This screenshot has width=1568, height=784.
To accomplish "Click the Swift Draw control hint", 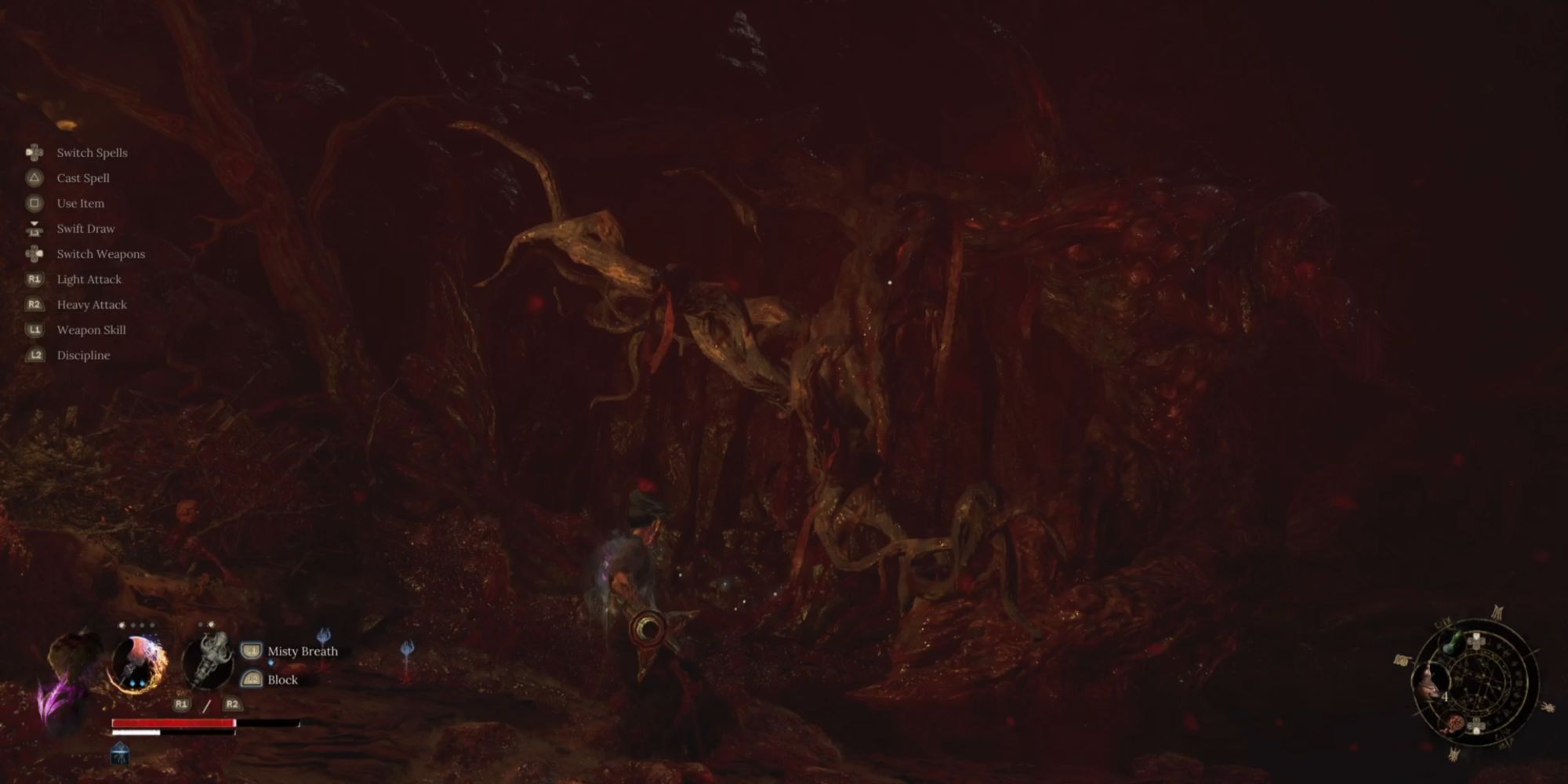I will coord(85,229).
